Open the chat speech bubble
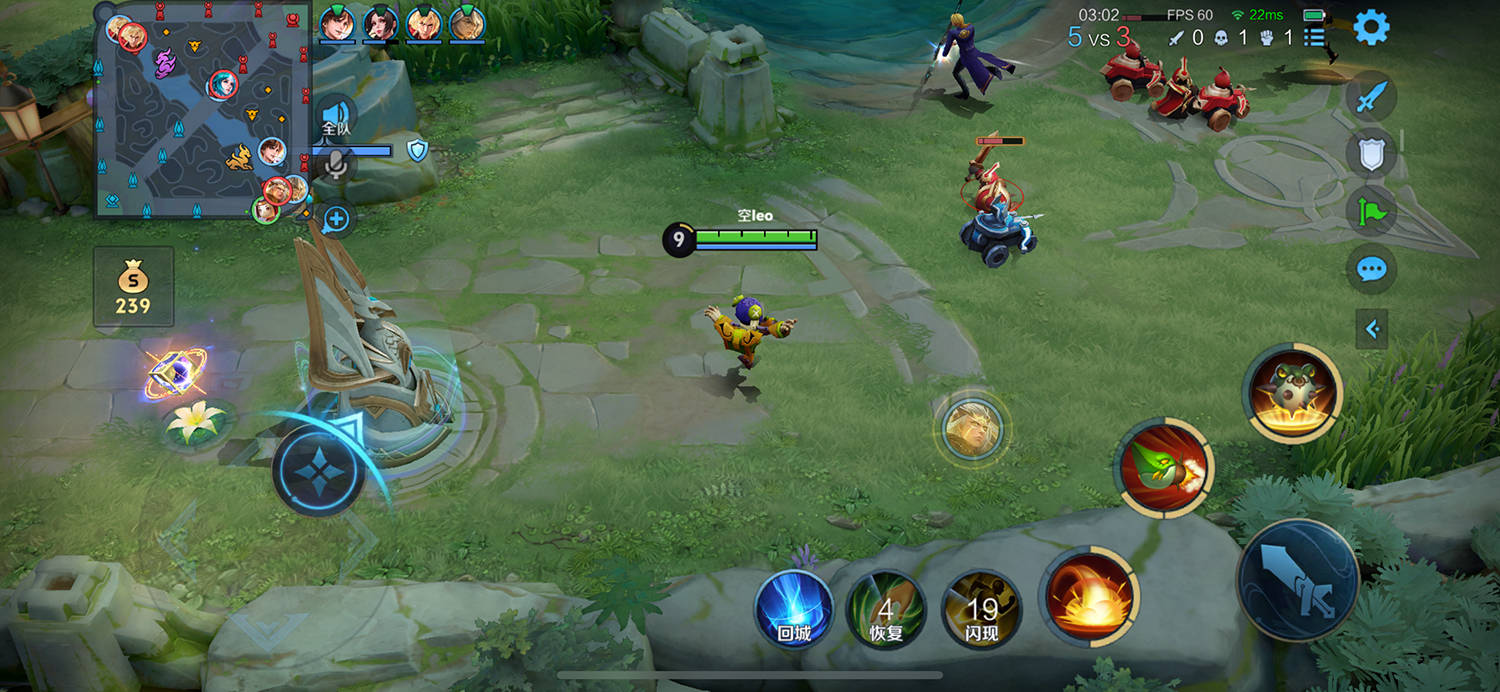The width and height of the screenshot is (1500, 692). click(x=1371, y=269)
